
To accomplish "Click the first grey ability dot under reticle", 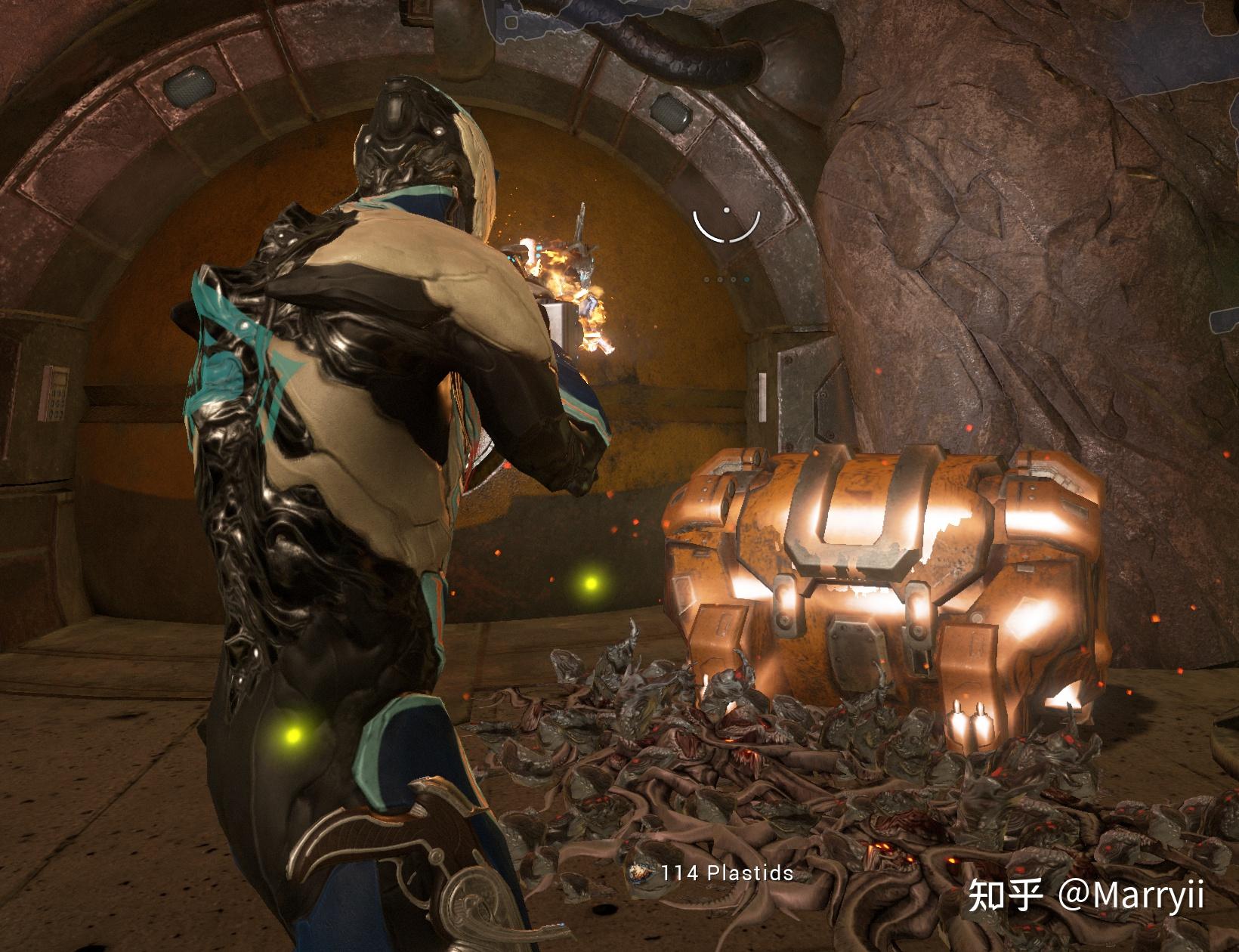I will click(x=707, y=280).
